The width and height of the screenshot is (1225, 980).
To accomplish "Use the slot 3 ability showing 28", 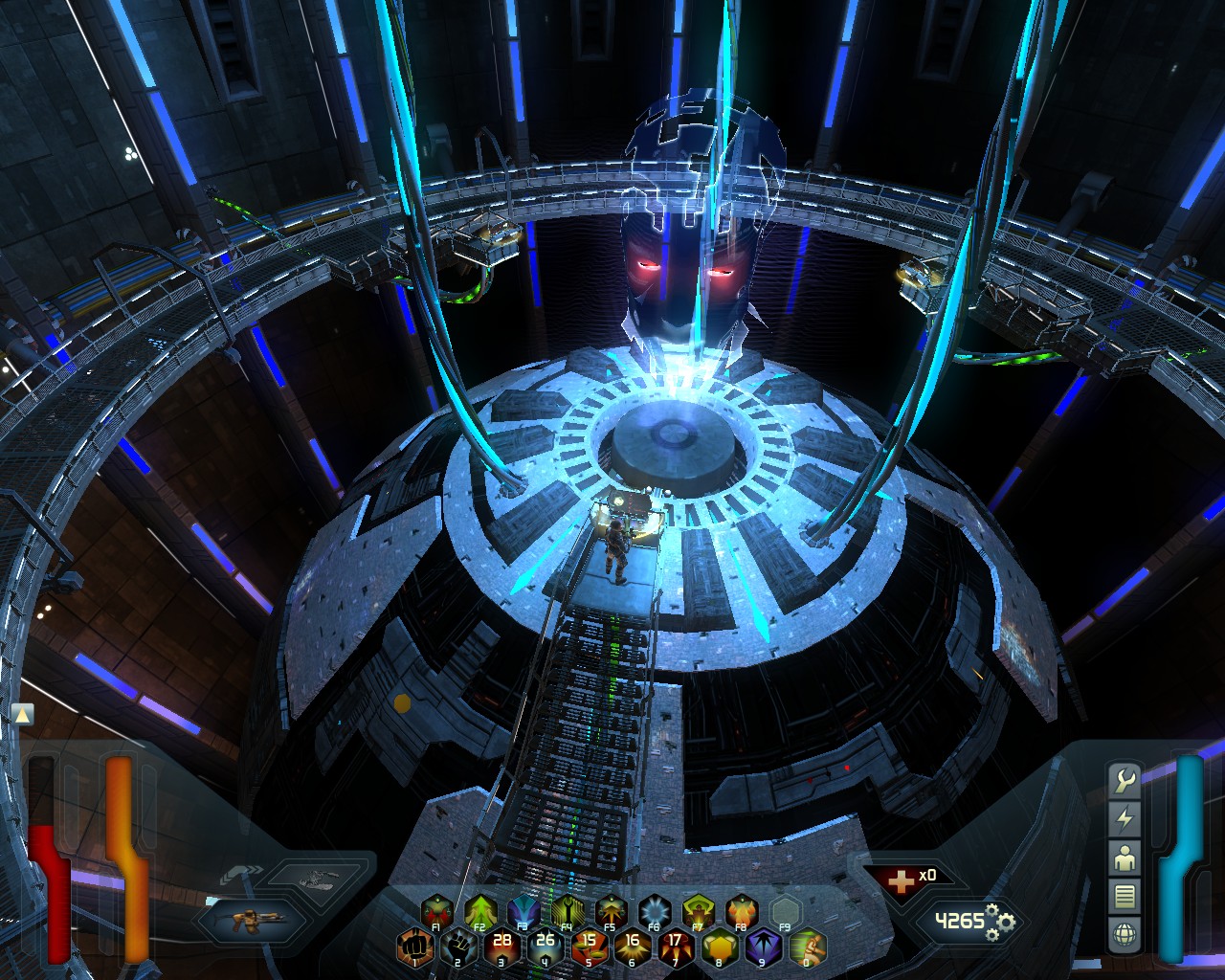I will (501, 947).
